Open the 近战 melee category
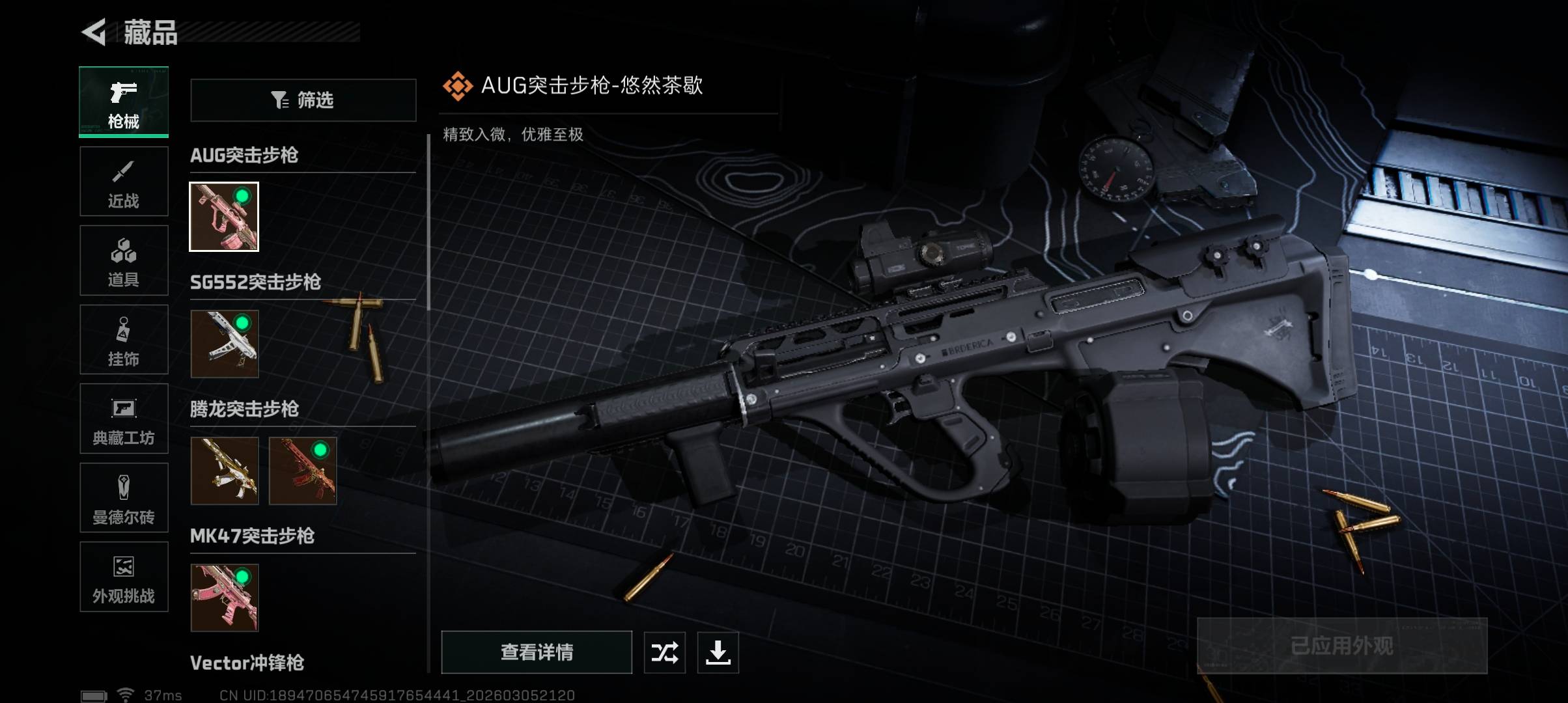This screenshot has width=1568, height=703. click(x=124, y=182)
